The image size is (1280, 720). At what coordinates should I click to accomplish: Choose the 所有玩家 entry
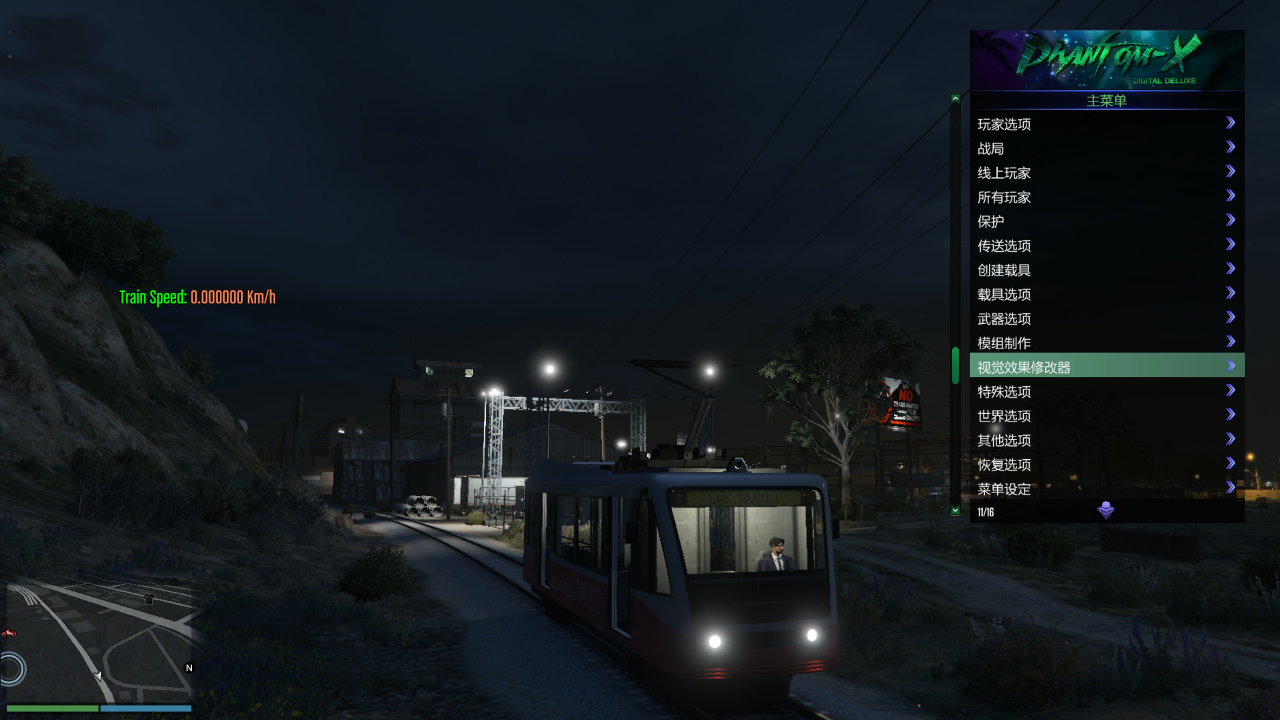coord(1105,197)
